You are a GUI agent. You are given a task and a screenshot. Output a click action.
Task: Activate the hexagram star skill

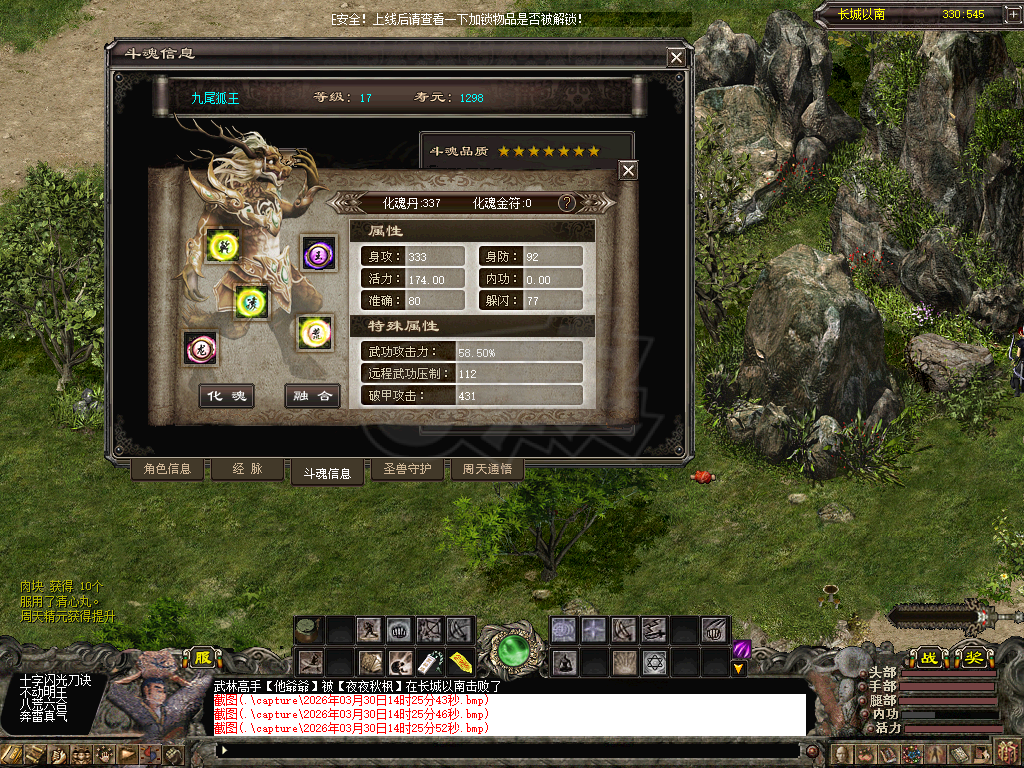coord(654,662)
